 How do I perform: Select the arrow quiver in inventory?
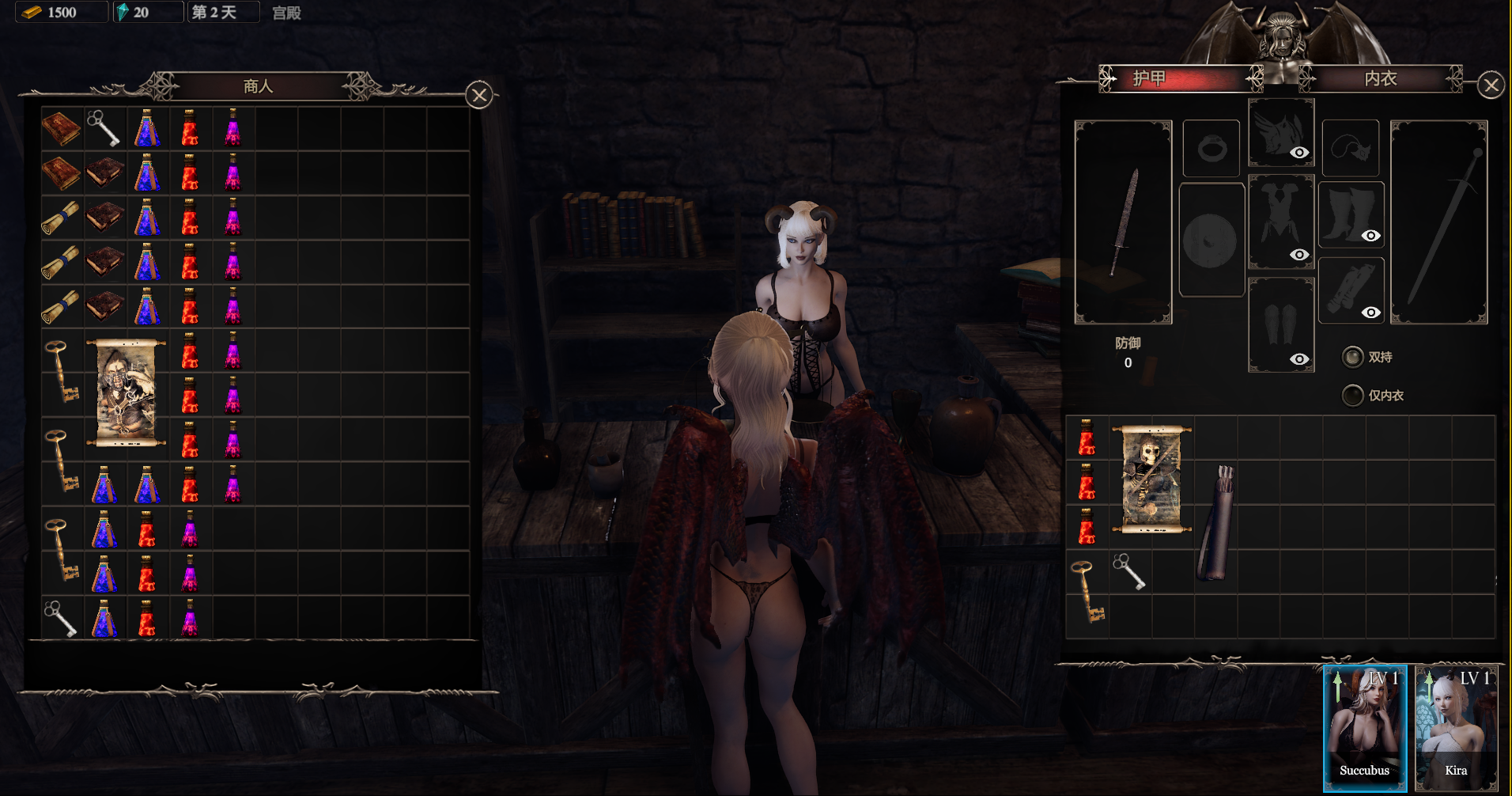click(x=1217, y=523)
